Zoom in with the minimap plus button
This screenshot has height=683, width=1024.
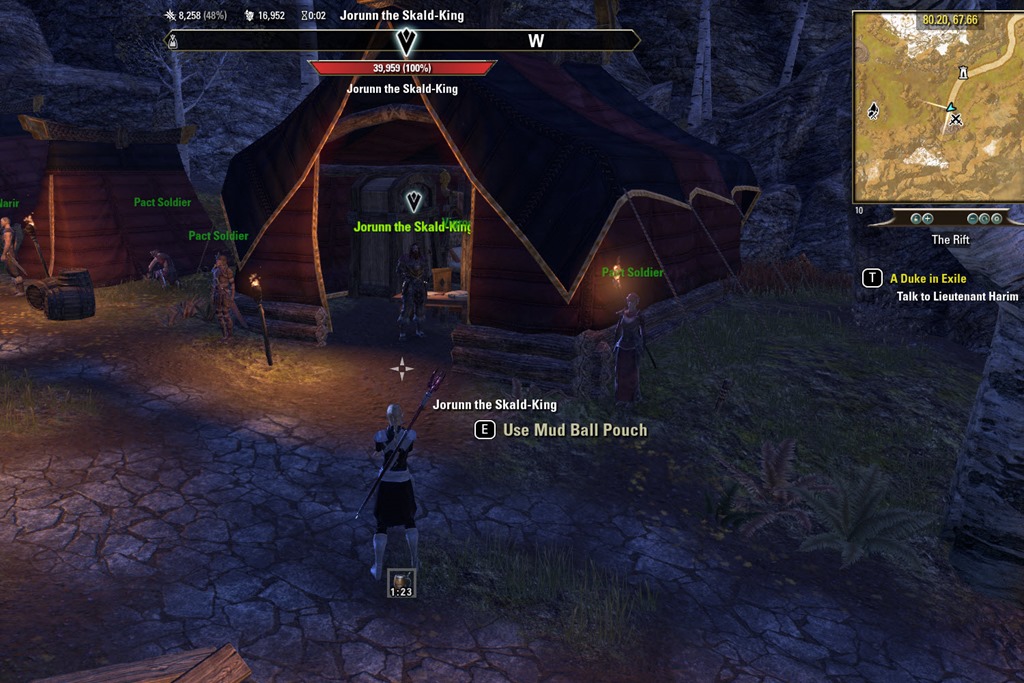[x=927, y=218]
